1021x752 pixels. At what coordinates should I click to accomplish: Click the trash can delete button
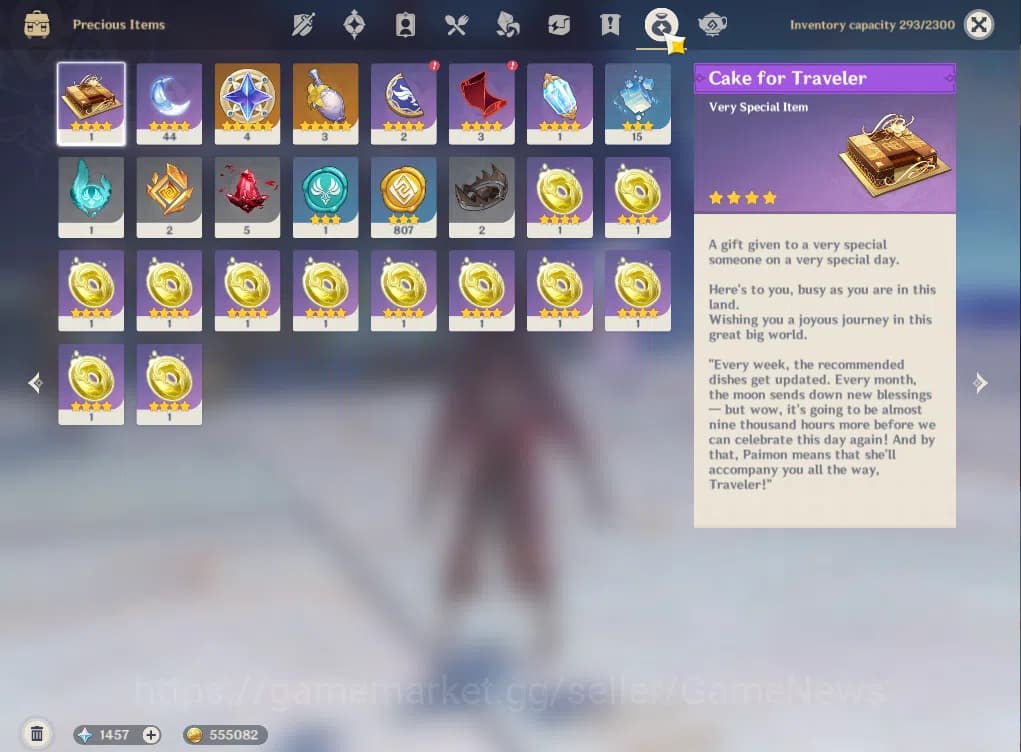click(37, 734)
